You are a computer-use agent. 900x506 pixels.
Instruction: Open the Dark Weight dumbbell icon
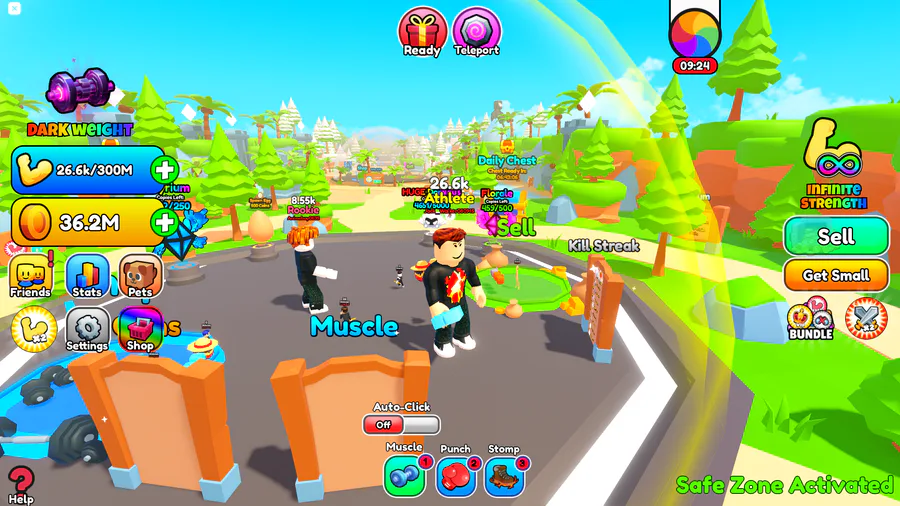(79, 92)
